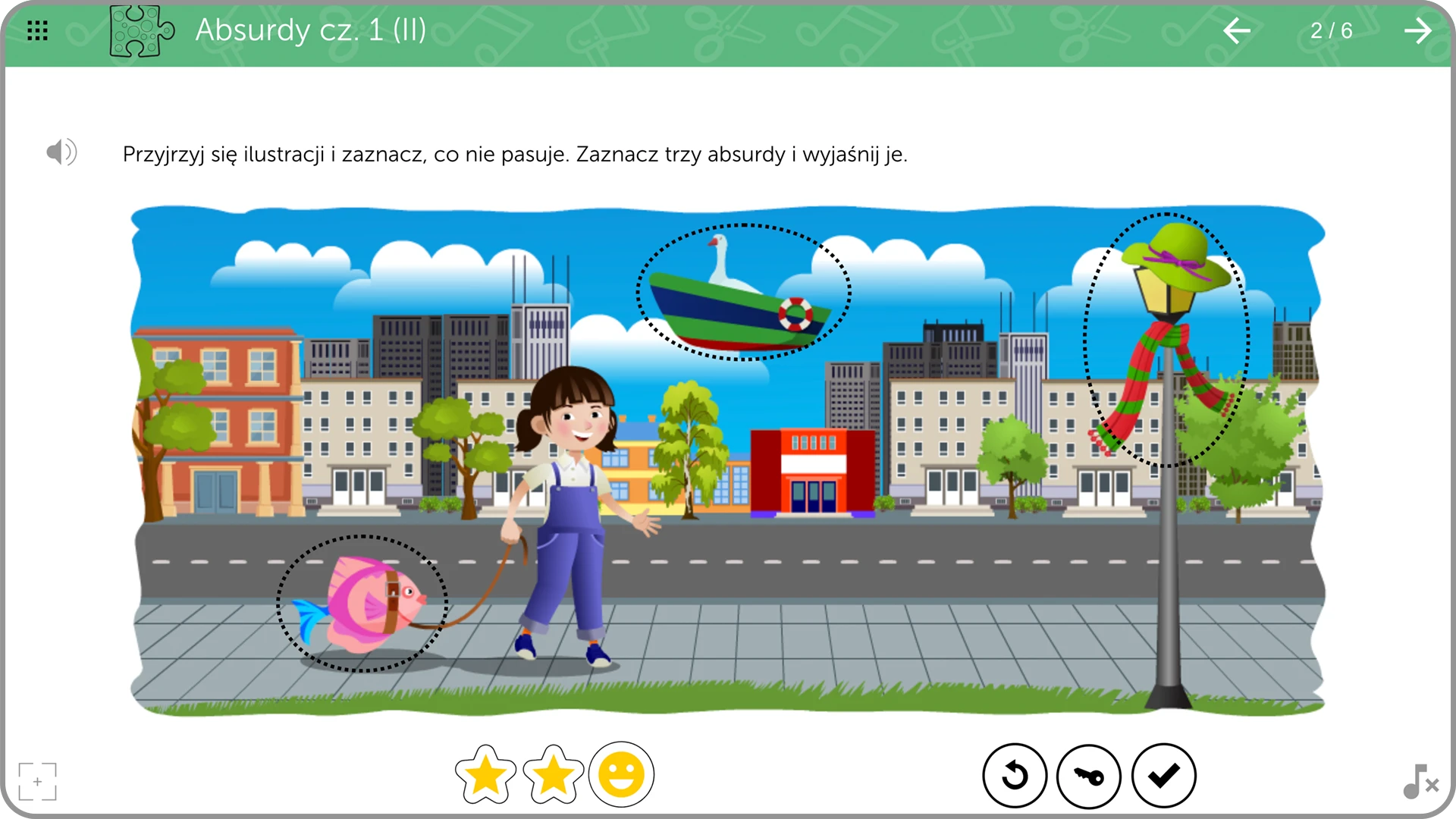
Task: Click the smiley face rating
Action: [620, 775]
